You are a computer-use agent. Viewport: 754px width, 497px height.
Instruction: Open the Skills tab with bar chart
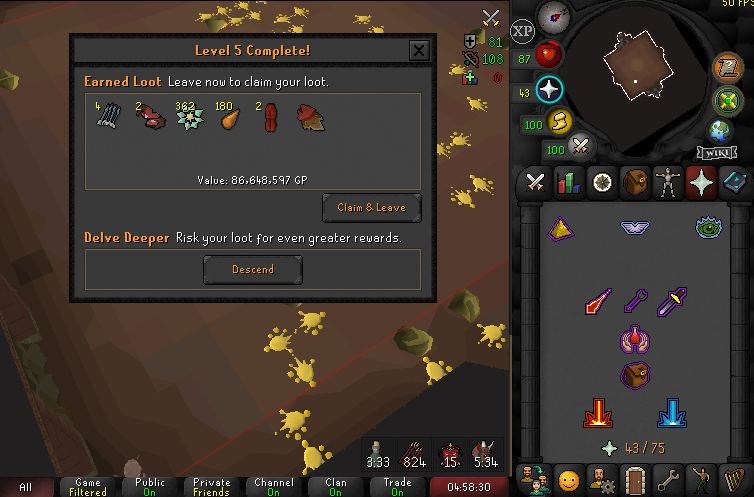click(x=568, y=182)
